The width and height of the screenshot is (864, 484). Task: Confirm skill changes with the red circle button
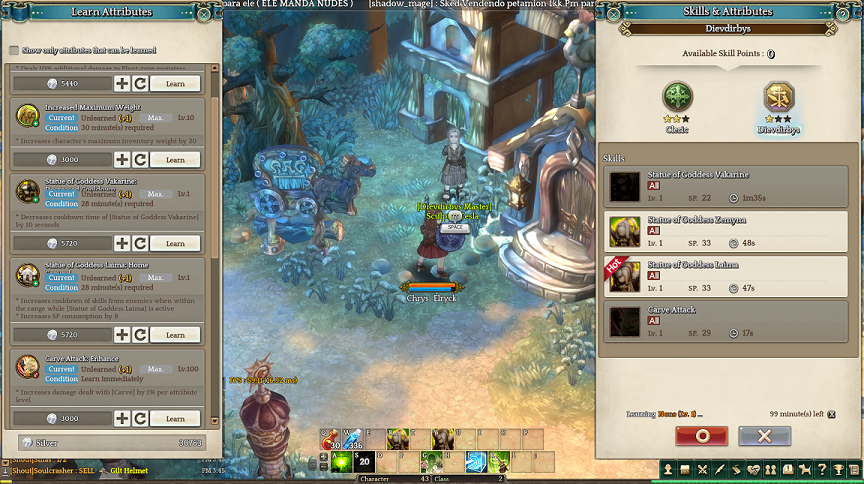click(701, 436)
